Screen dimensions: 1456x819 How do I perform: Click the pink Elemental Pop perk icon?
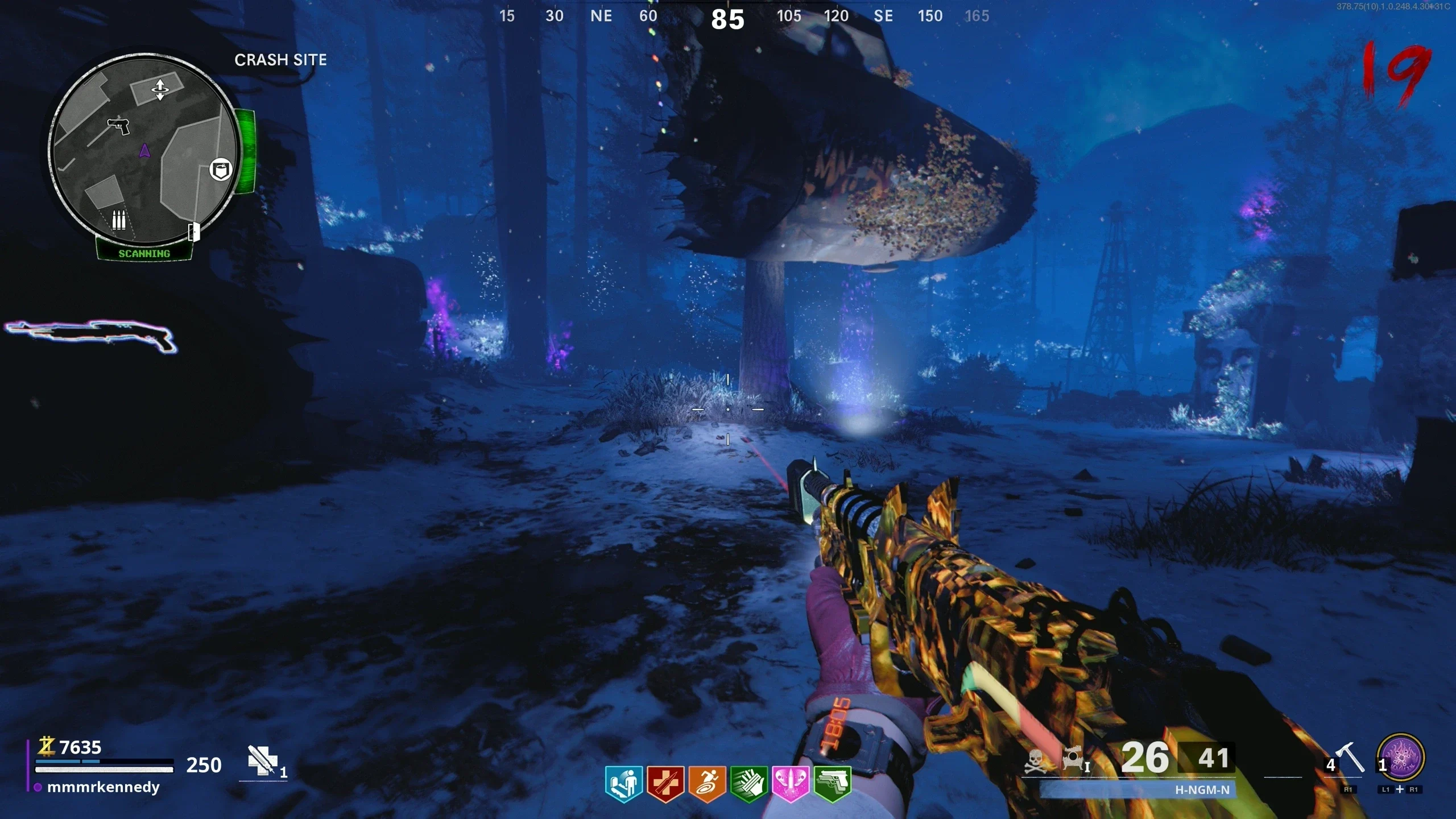(x=790, y=784)
